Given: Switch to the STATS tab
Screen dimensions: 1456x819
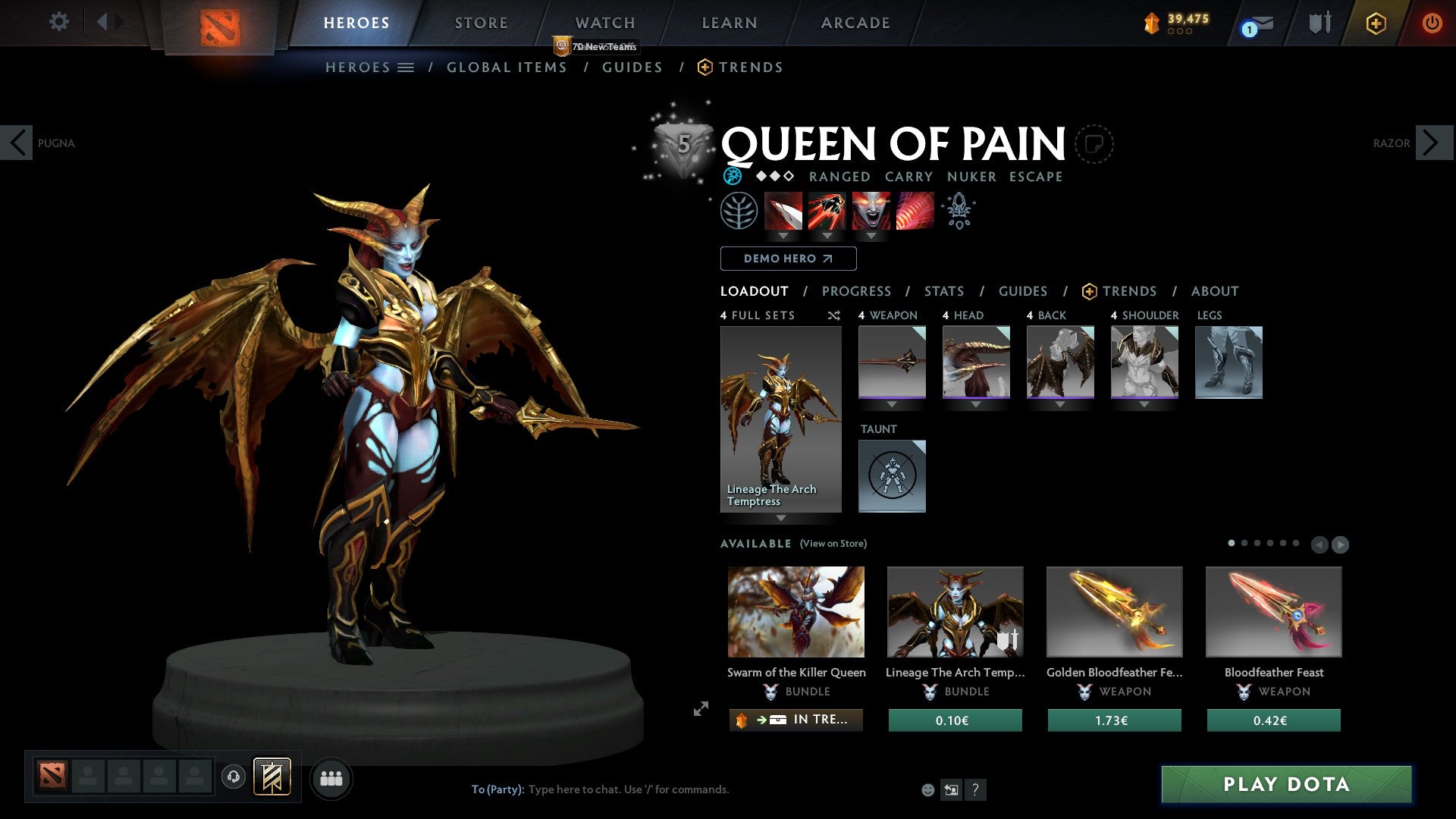Looking at the screenshot, I should pyautogui.click(x=943, y=290).
